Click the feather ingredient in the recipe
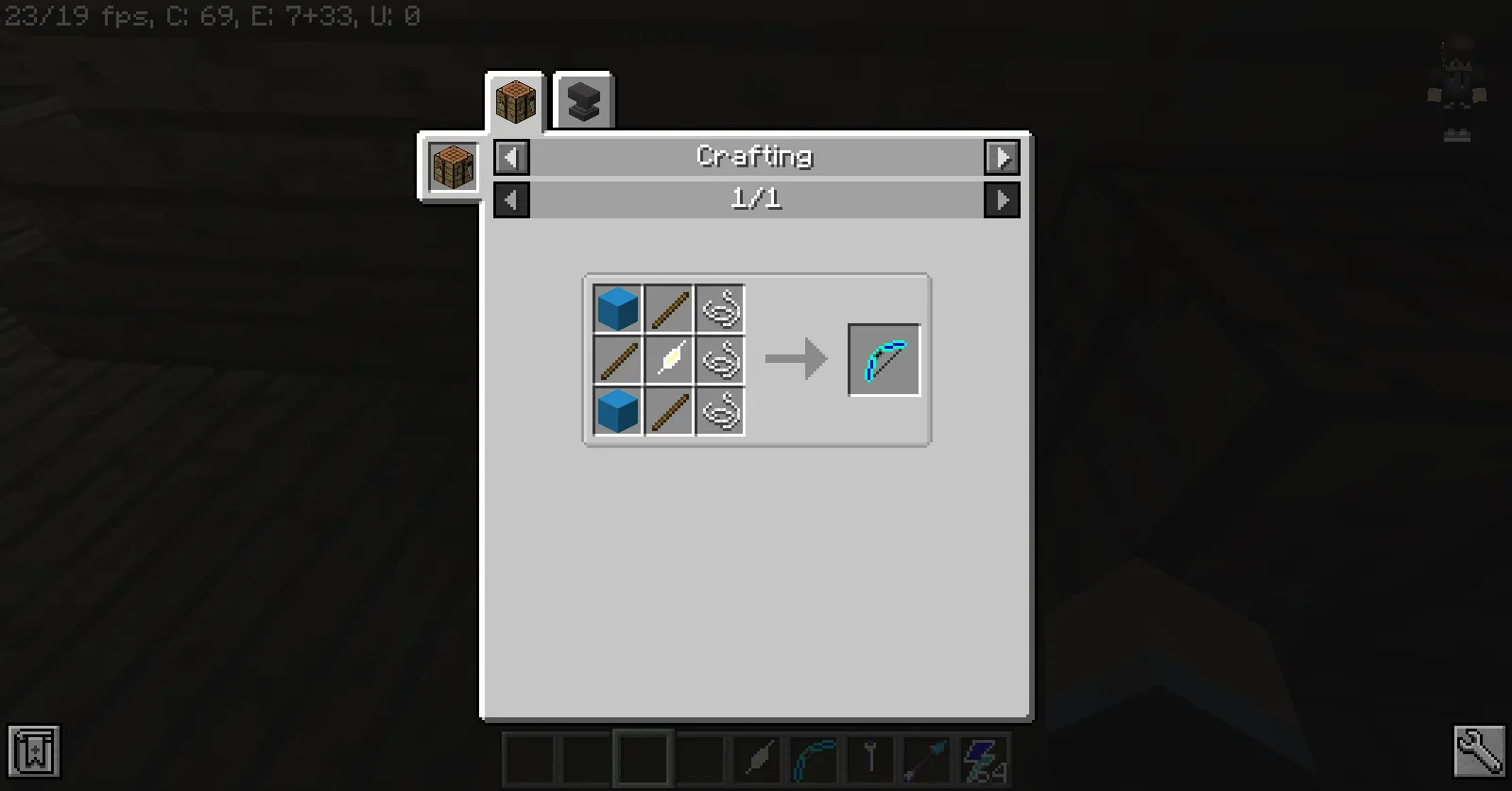Screen dimensions: 1512x791 [670, 359]
